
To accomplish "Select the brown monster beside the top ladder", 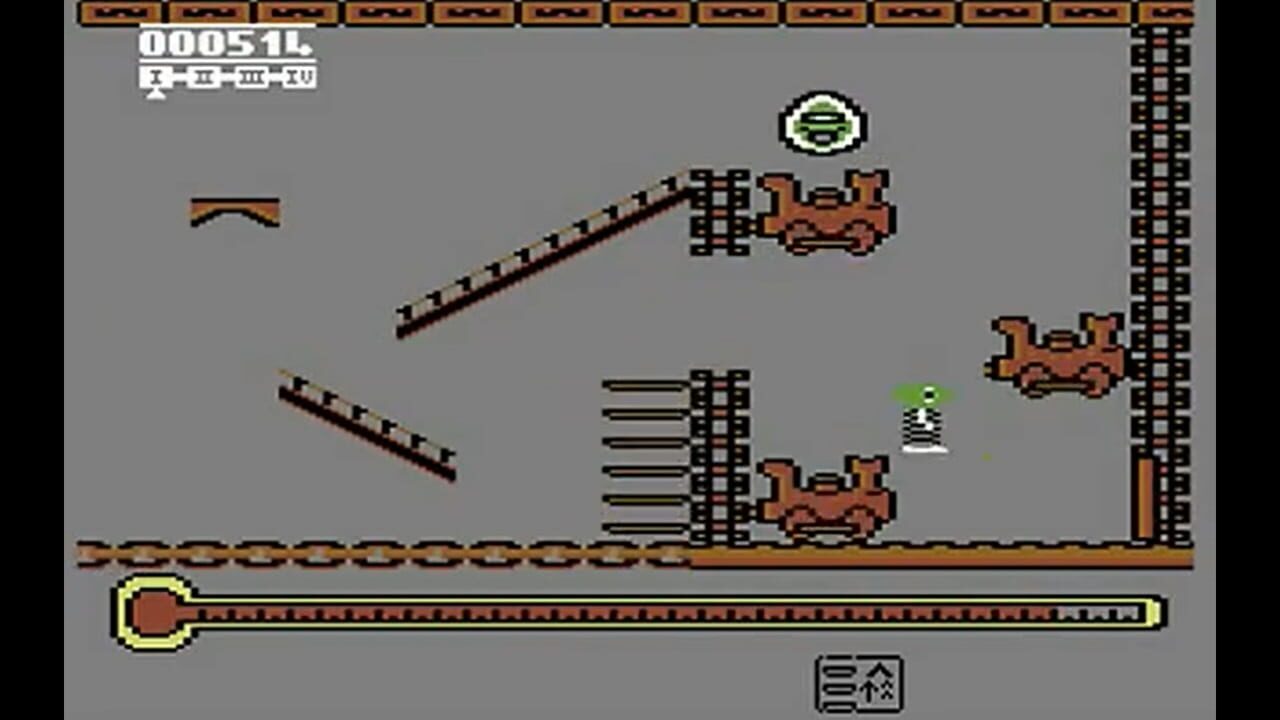I will click(x=825, y=210).
